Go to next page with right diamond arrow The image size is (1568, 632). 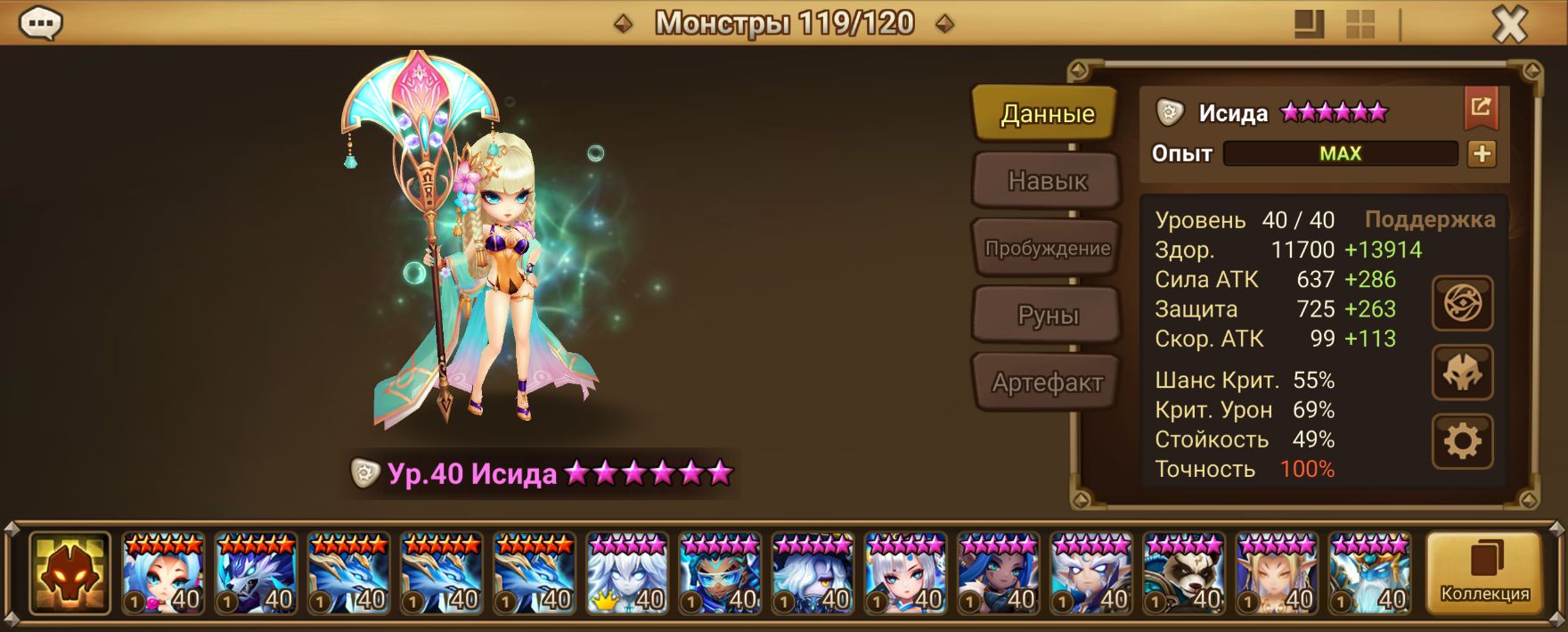point(945,24)
